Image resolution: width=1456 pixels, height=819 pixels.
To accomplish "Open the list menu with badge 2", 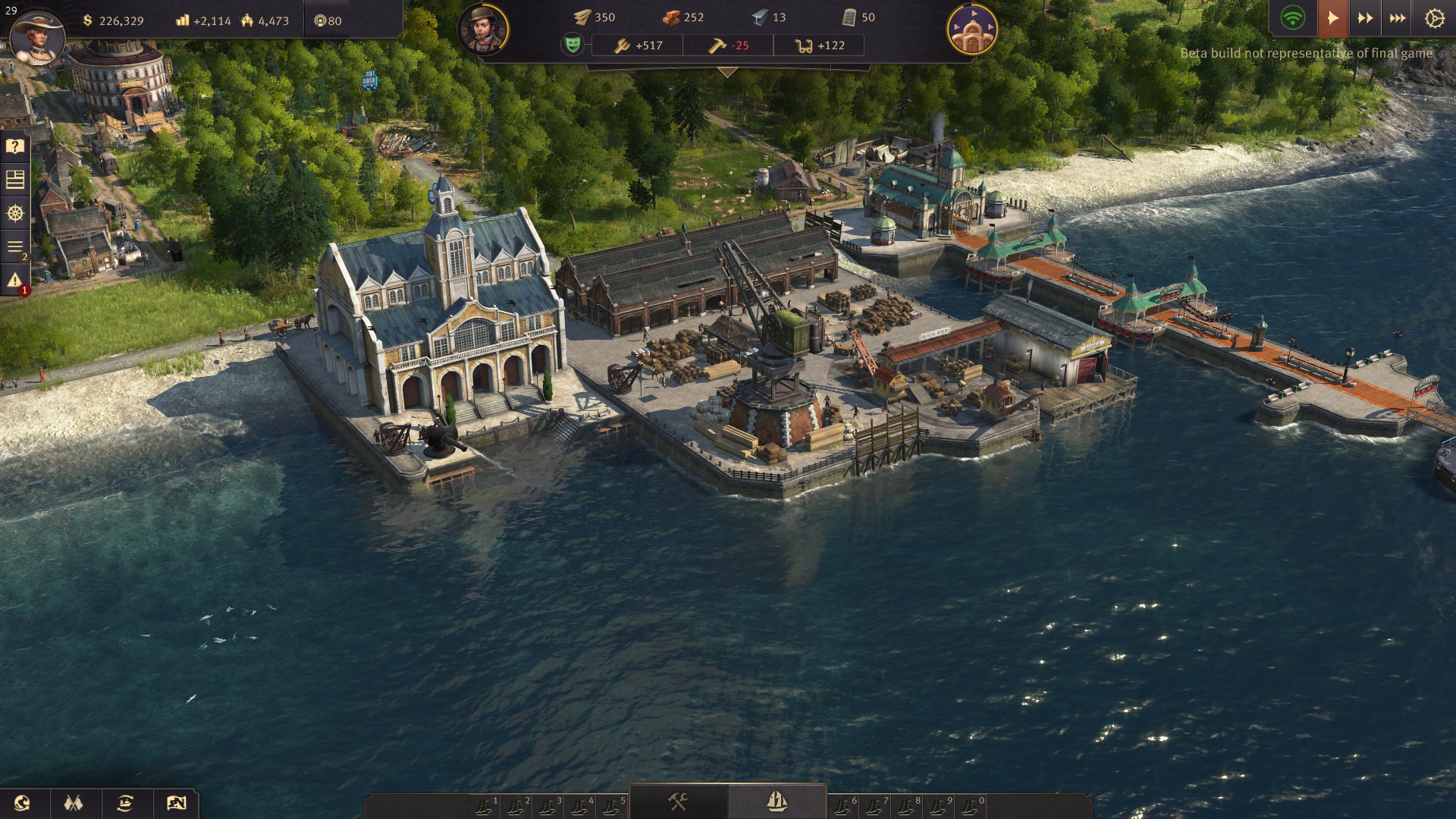I will tap(15, 247).
